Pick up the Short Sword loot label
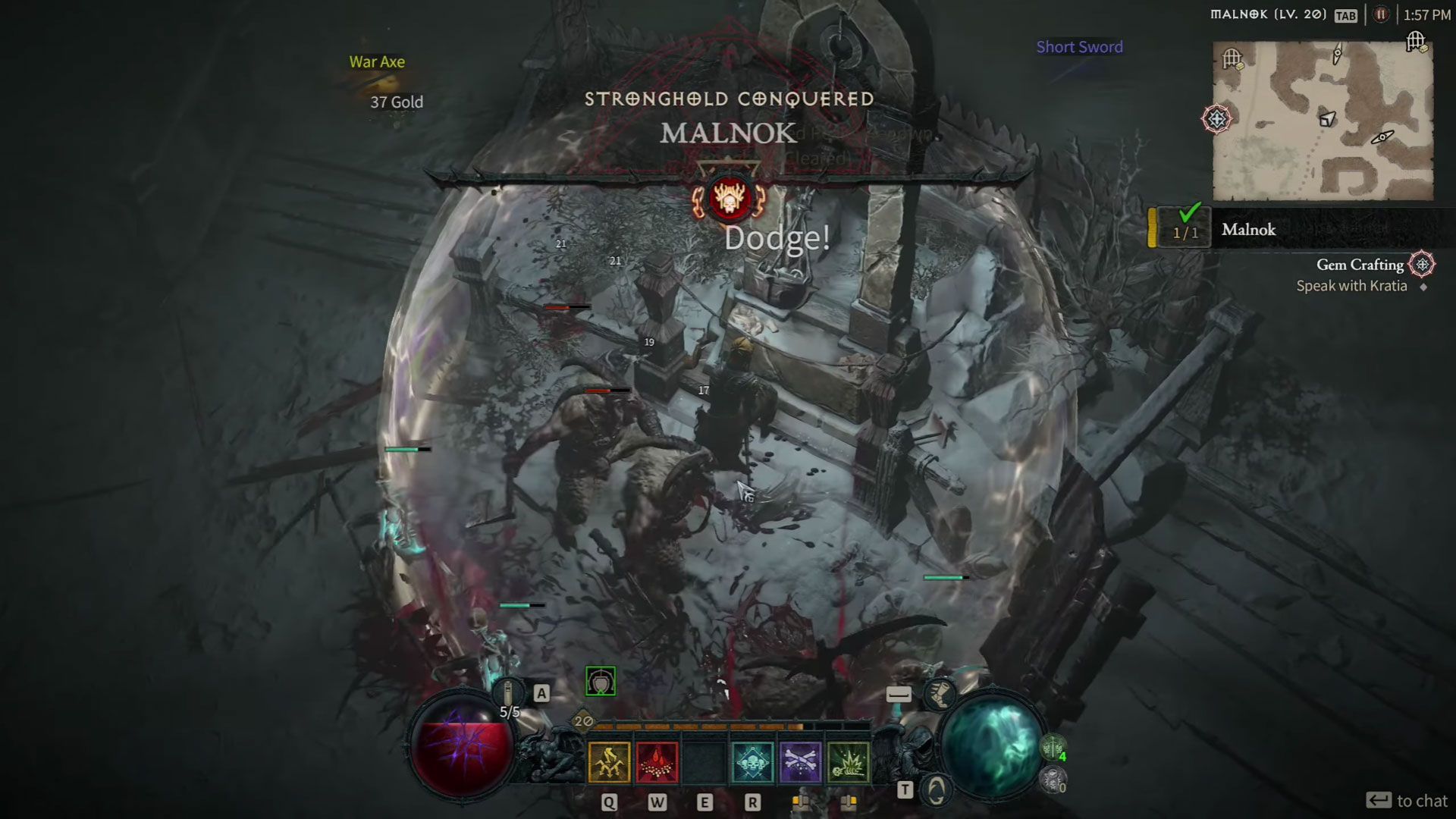Screen dimensions: 1456x819 click(x=1079, y=47)
